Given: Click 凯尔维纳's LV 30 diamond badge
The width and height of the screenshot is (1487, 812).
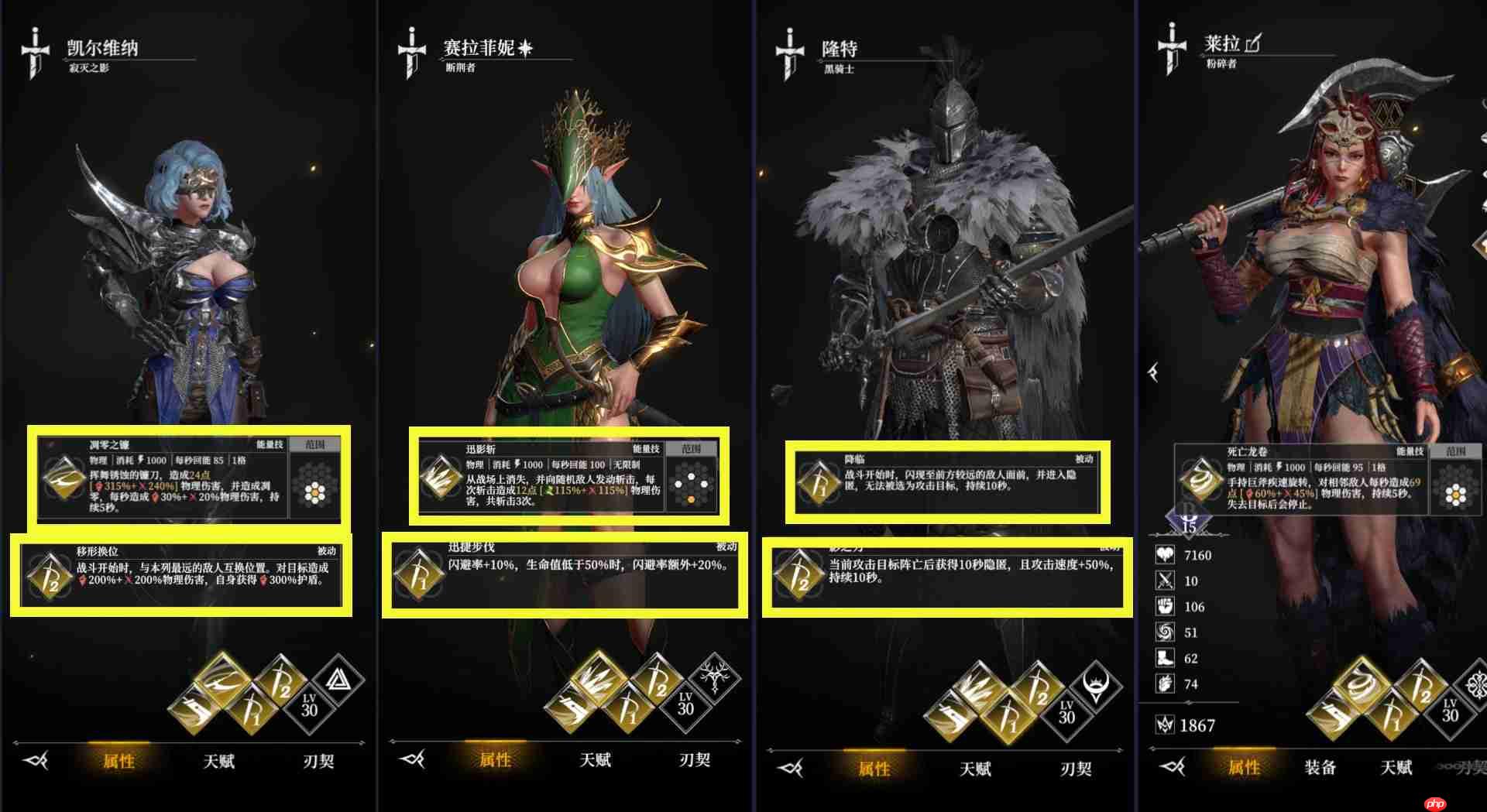Looking at the screenshot, I should click(309, 704).
